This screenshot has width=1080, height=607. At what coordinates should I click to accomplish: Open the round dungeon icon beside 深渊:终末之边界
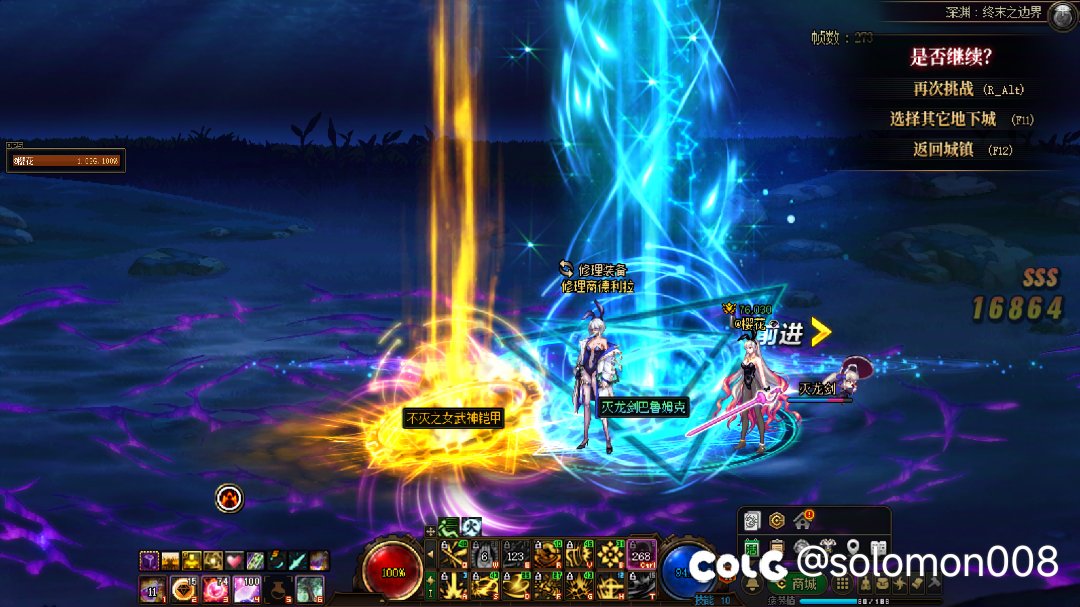(x=1061, y=14)
